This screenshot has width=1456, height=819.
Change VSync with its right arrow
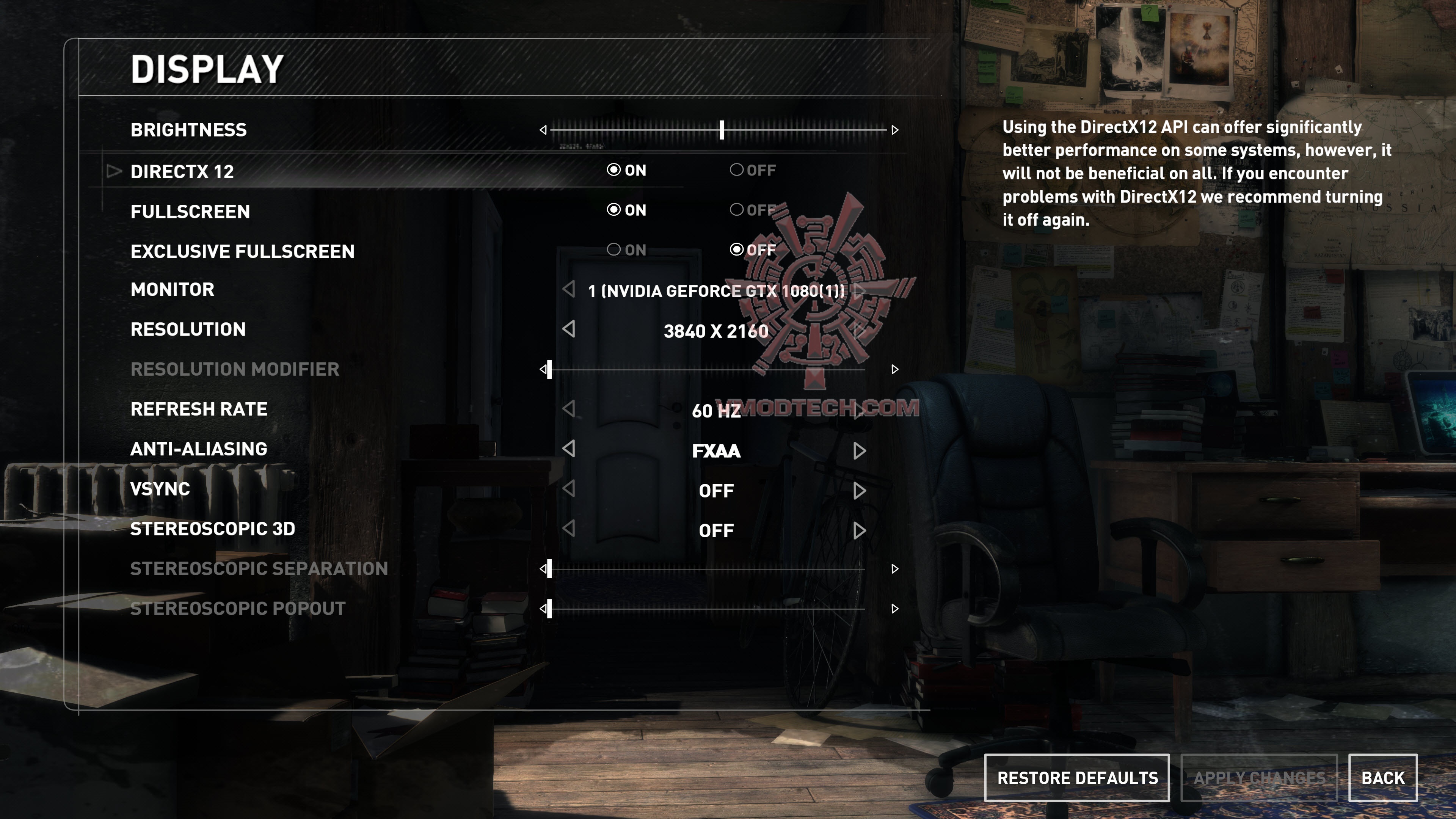859,491
